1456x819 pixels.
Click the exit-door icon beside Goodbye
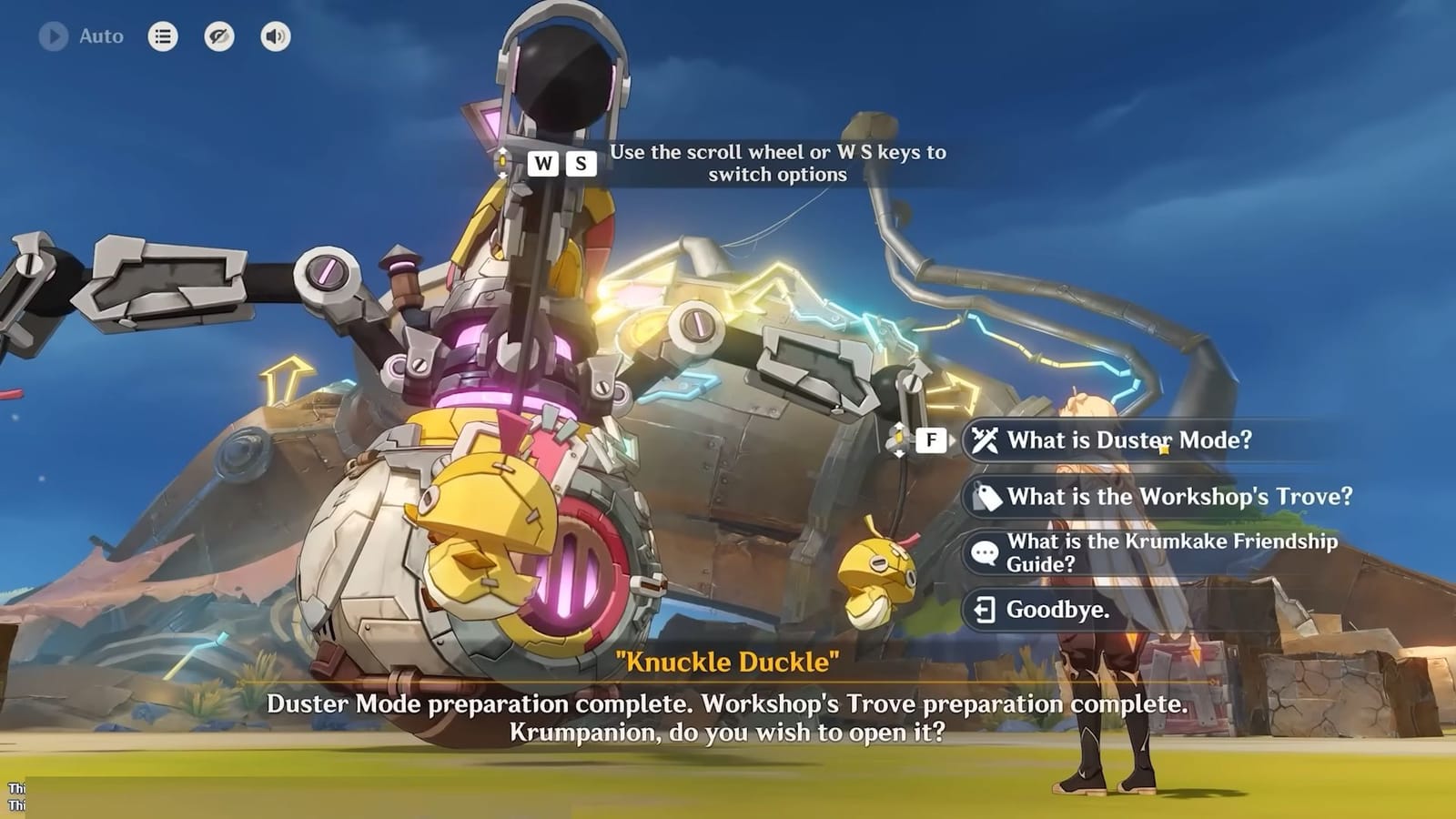[985, 611]
